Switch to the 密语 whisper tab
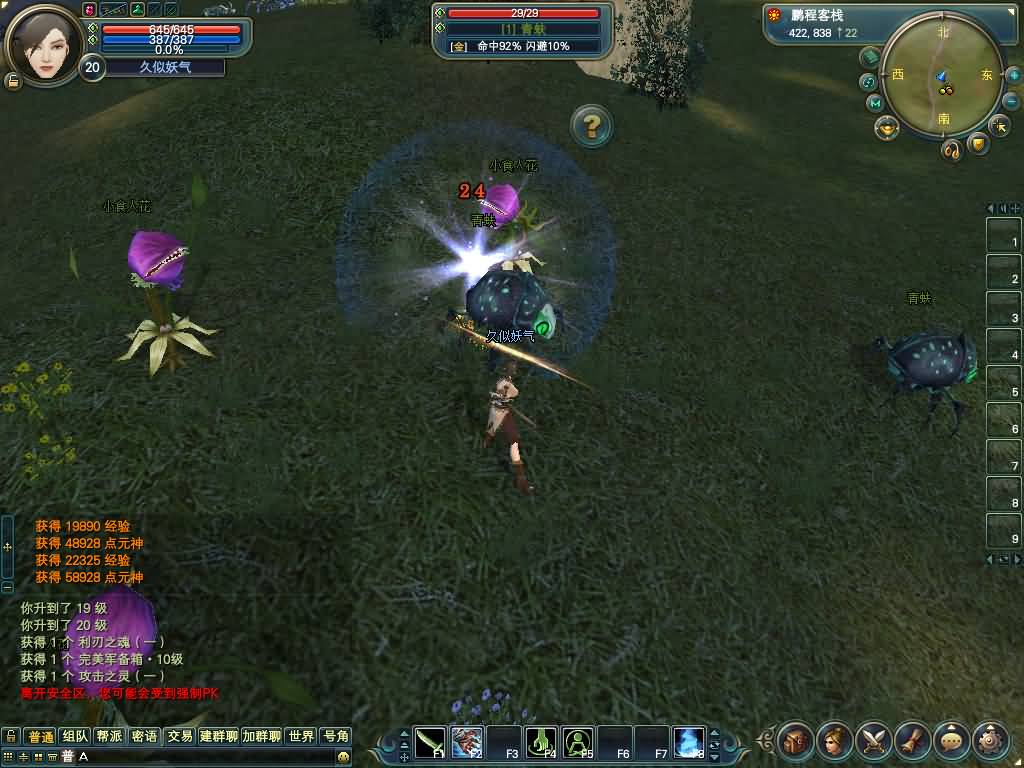Screen dimensions: 1024x768 click(144, 737)
